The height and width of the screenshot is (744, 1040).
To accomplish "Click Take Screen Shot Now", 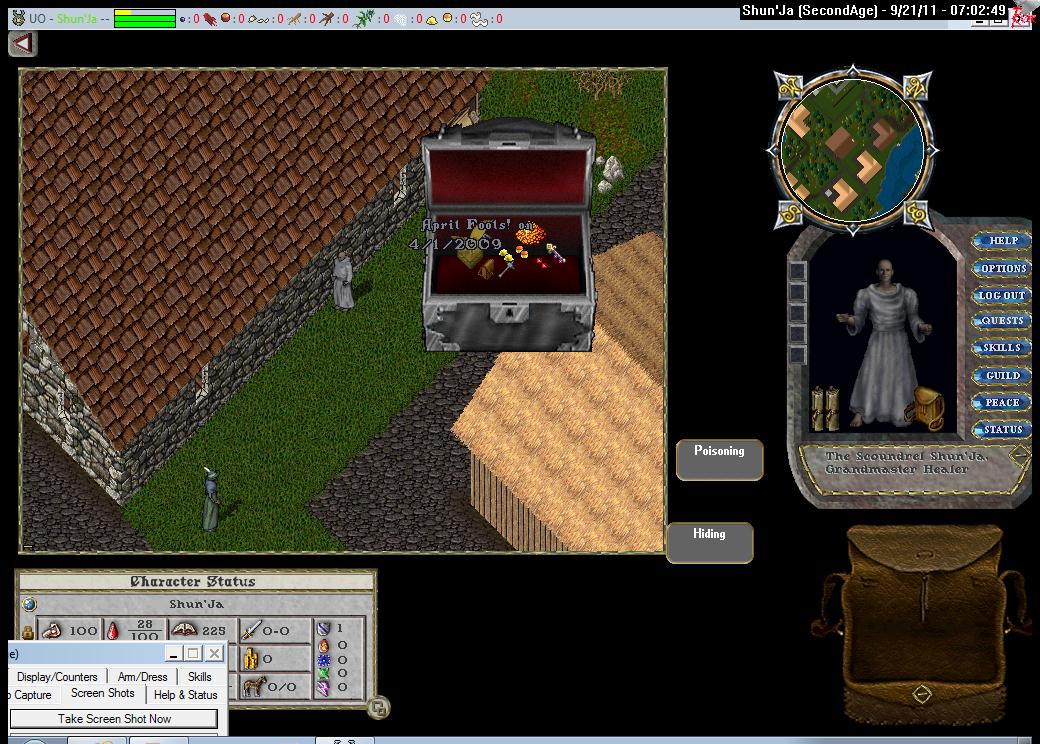I will click(x=114, y=719).
